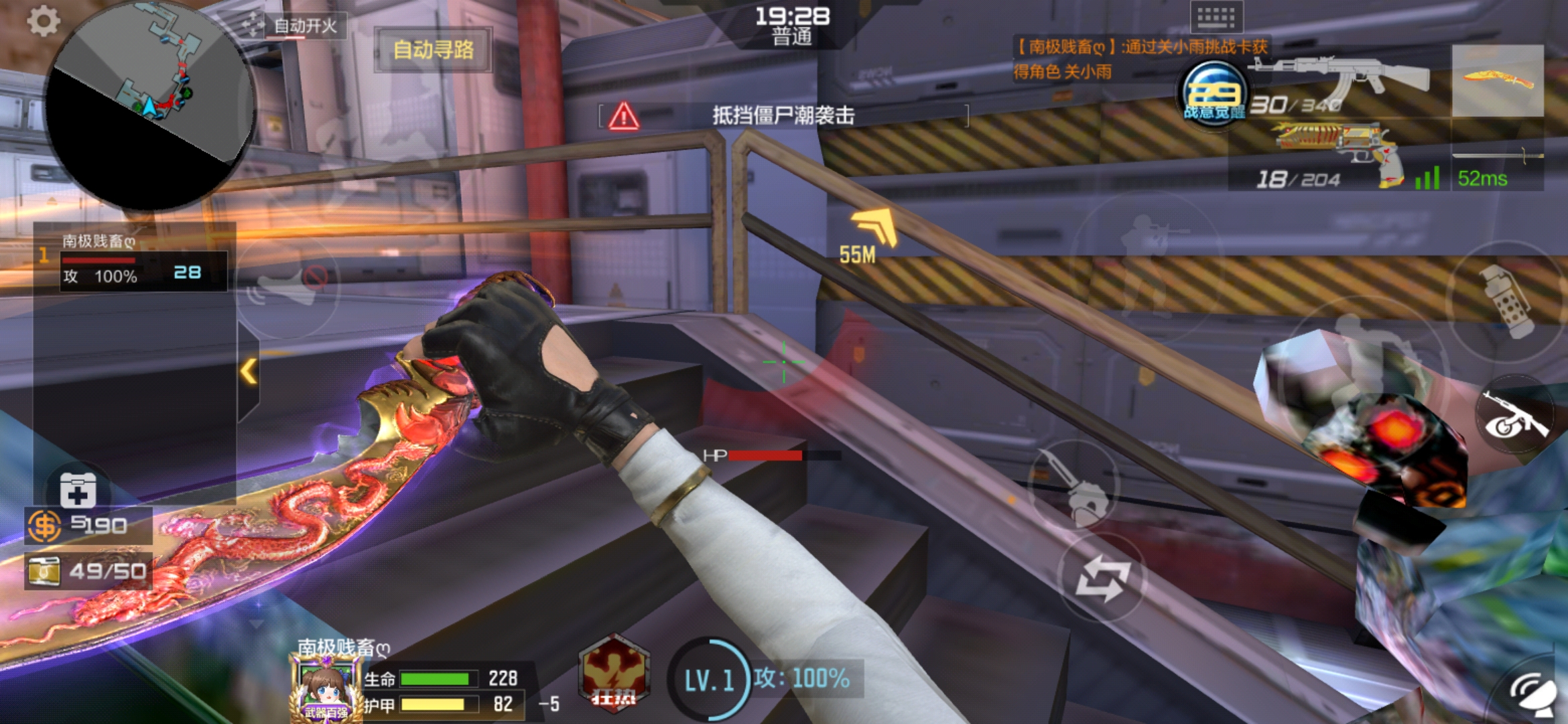Viewport: 1568px width, 724px height.
Task: Click the weapon swap arrows button
Action: [x=1102, y=578]
